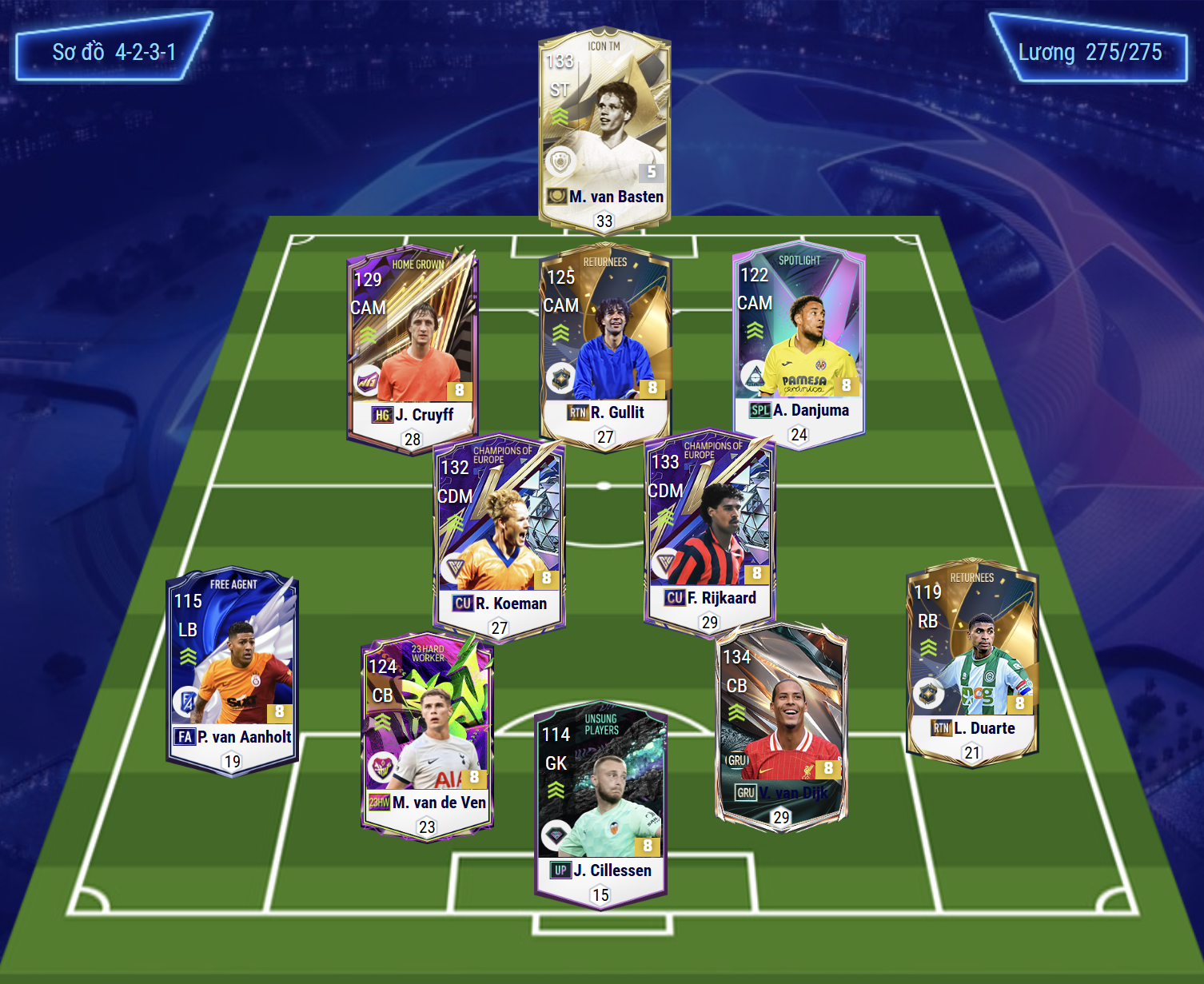The height and width of the screenshot is (984, 1204).
Task: Choose J. Cruyff's Home Grown card
Action: tap(413, 348)
